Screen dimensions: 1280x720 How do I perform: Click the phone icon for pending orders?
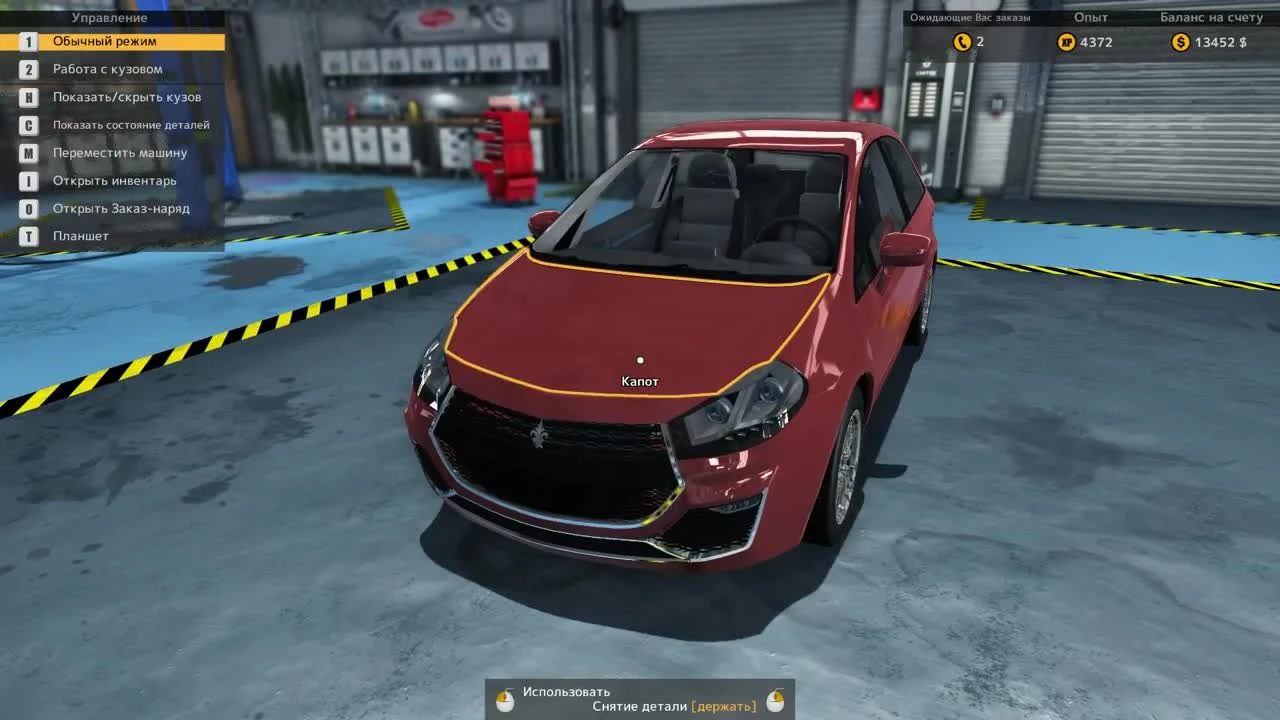[x=963, y=42]
